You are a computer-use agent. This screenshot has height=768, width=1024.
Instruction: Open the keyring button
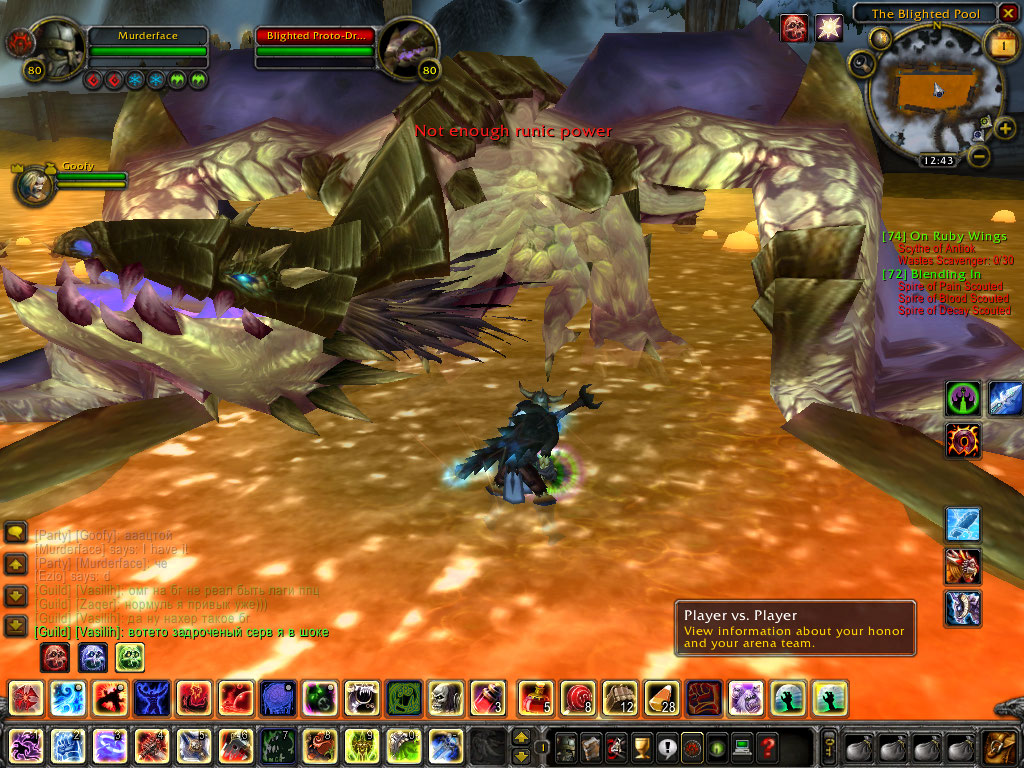coord(829,746)
